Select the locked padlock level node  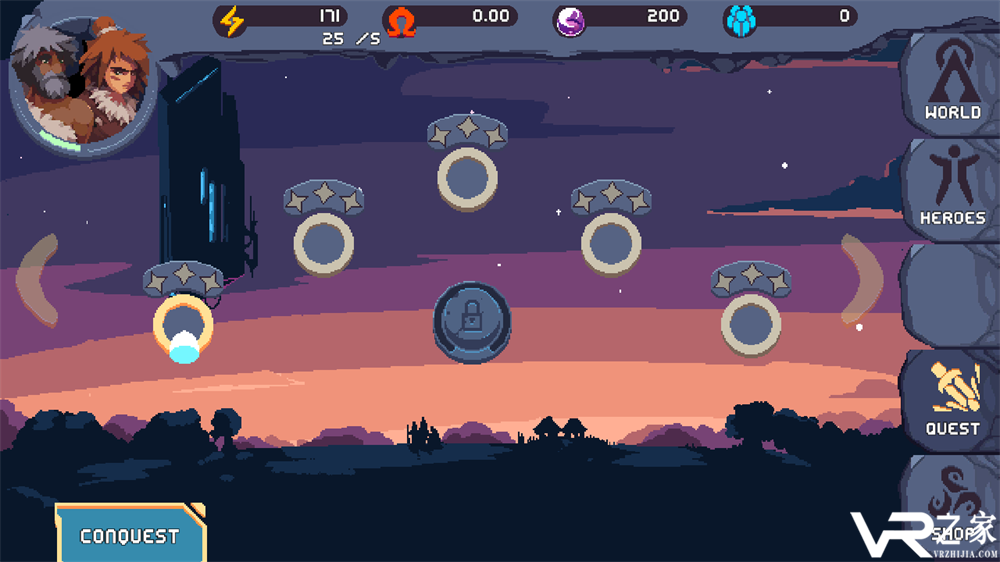point(471,320)
